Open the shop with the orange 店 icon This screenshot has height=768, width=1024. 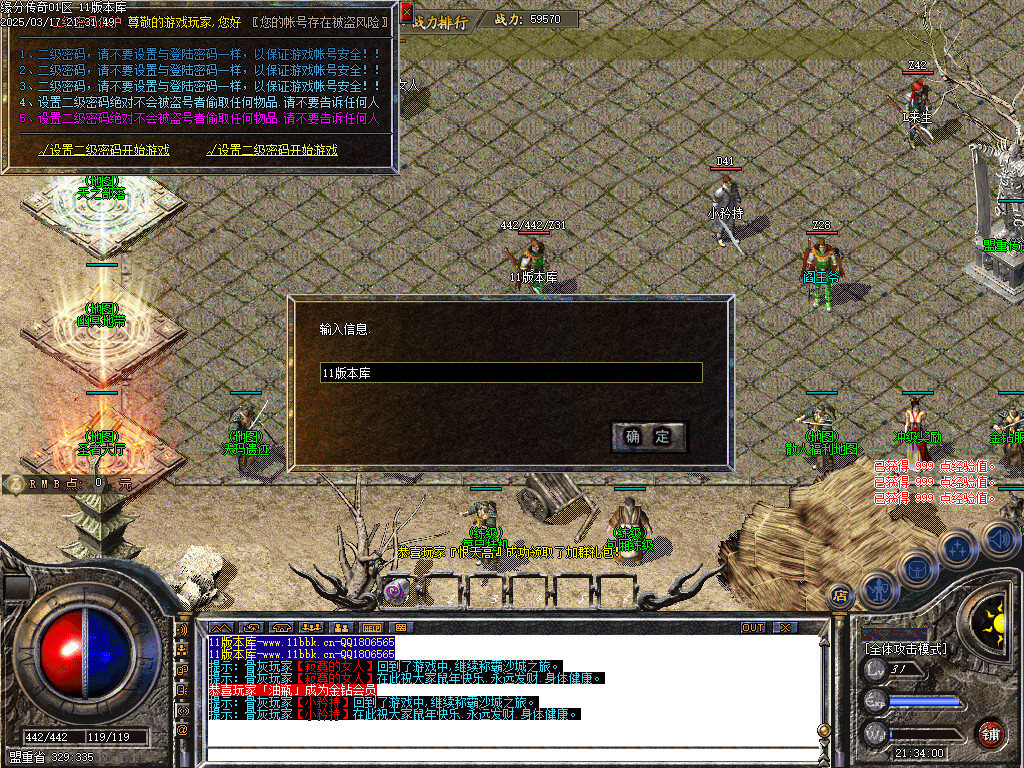841,594
